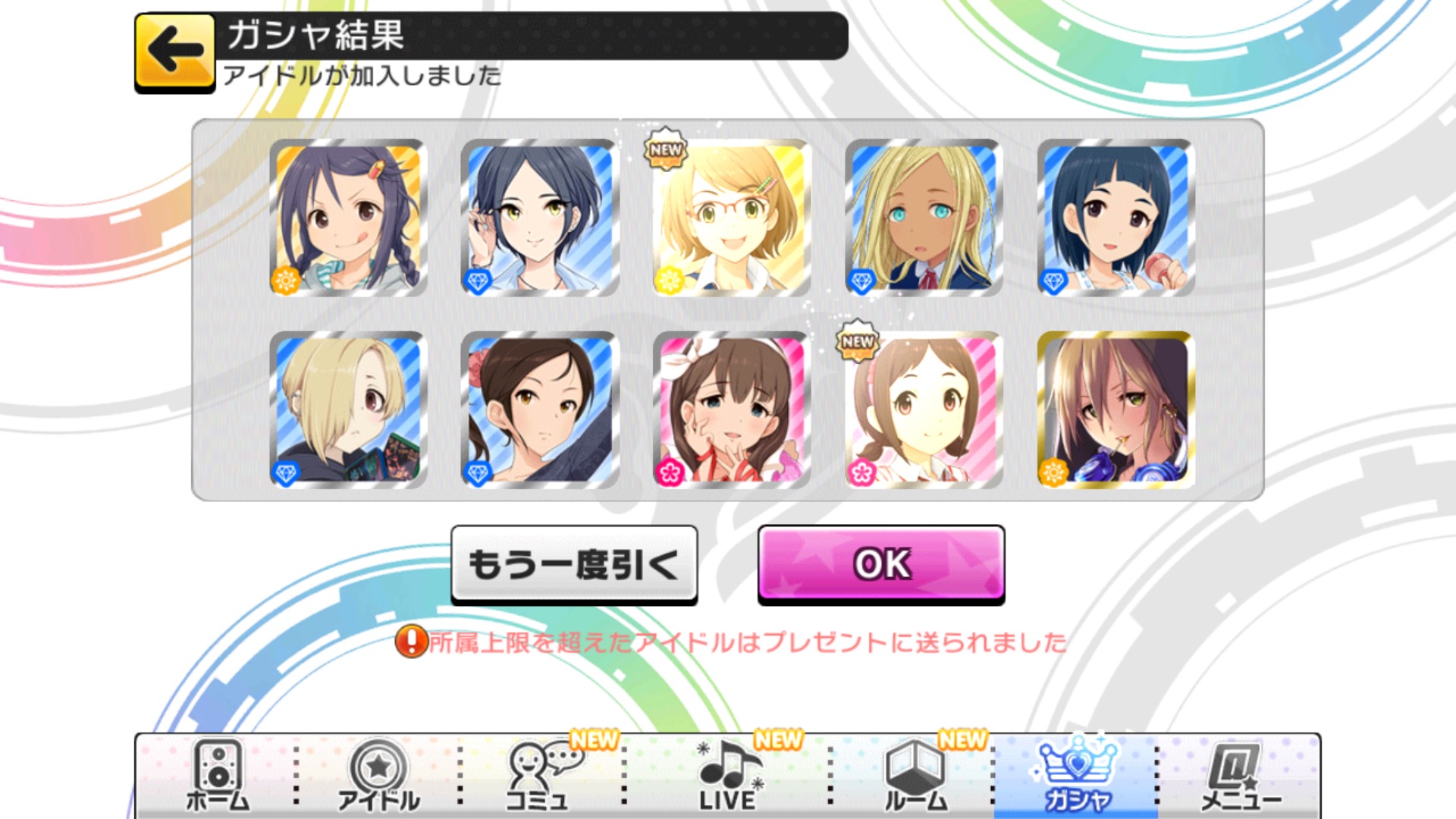Open the LIVE tab
Viewport: 1456px width, 819px height.
click(x=726, y=775)
